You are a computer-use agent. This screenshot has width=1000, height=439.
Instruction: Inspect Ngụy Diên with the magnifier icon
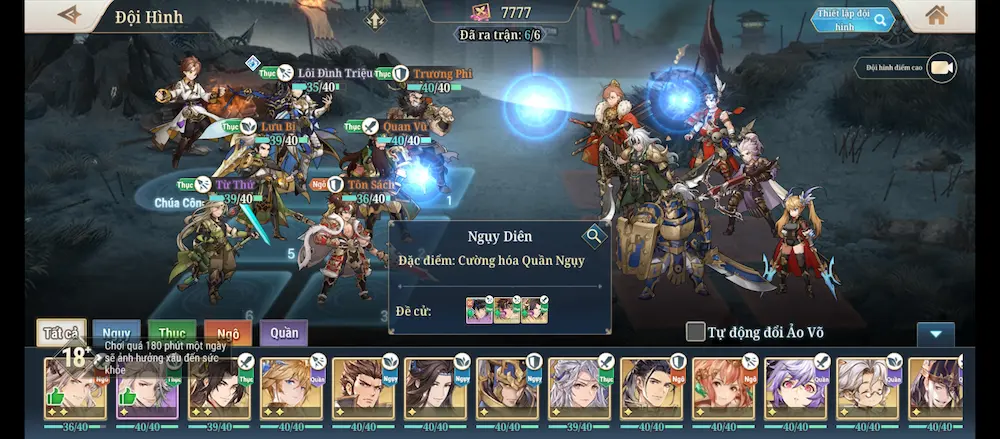[595, 236]
